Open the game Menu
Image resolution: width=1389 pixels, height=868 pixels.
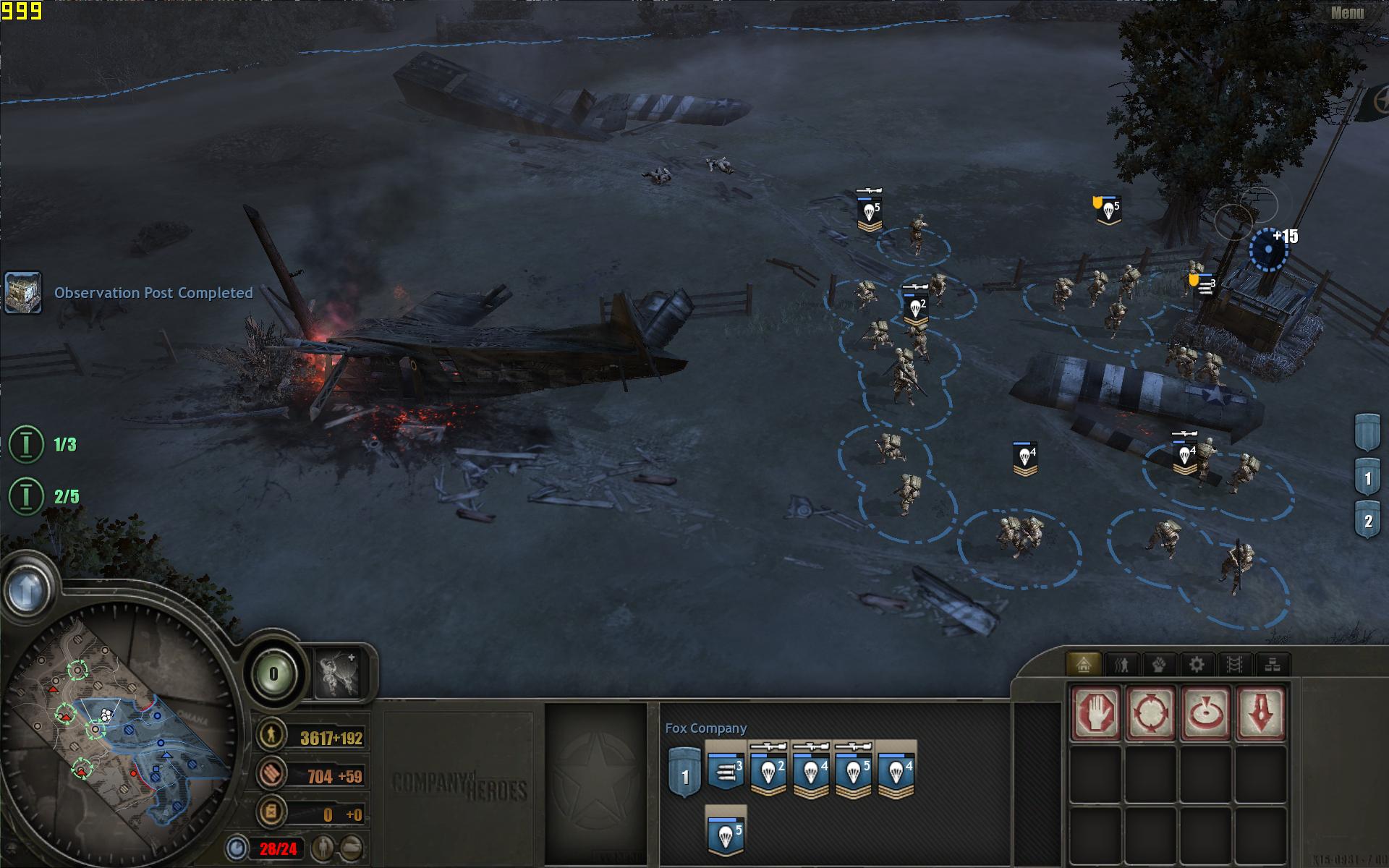click(x=1347, y=13)
